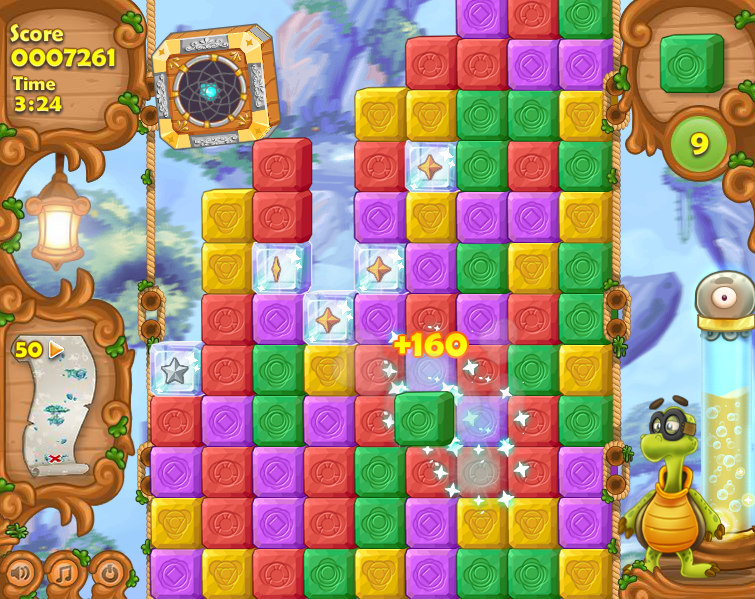Click the power quit button

[x=109, y=574]
